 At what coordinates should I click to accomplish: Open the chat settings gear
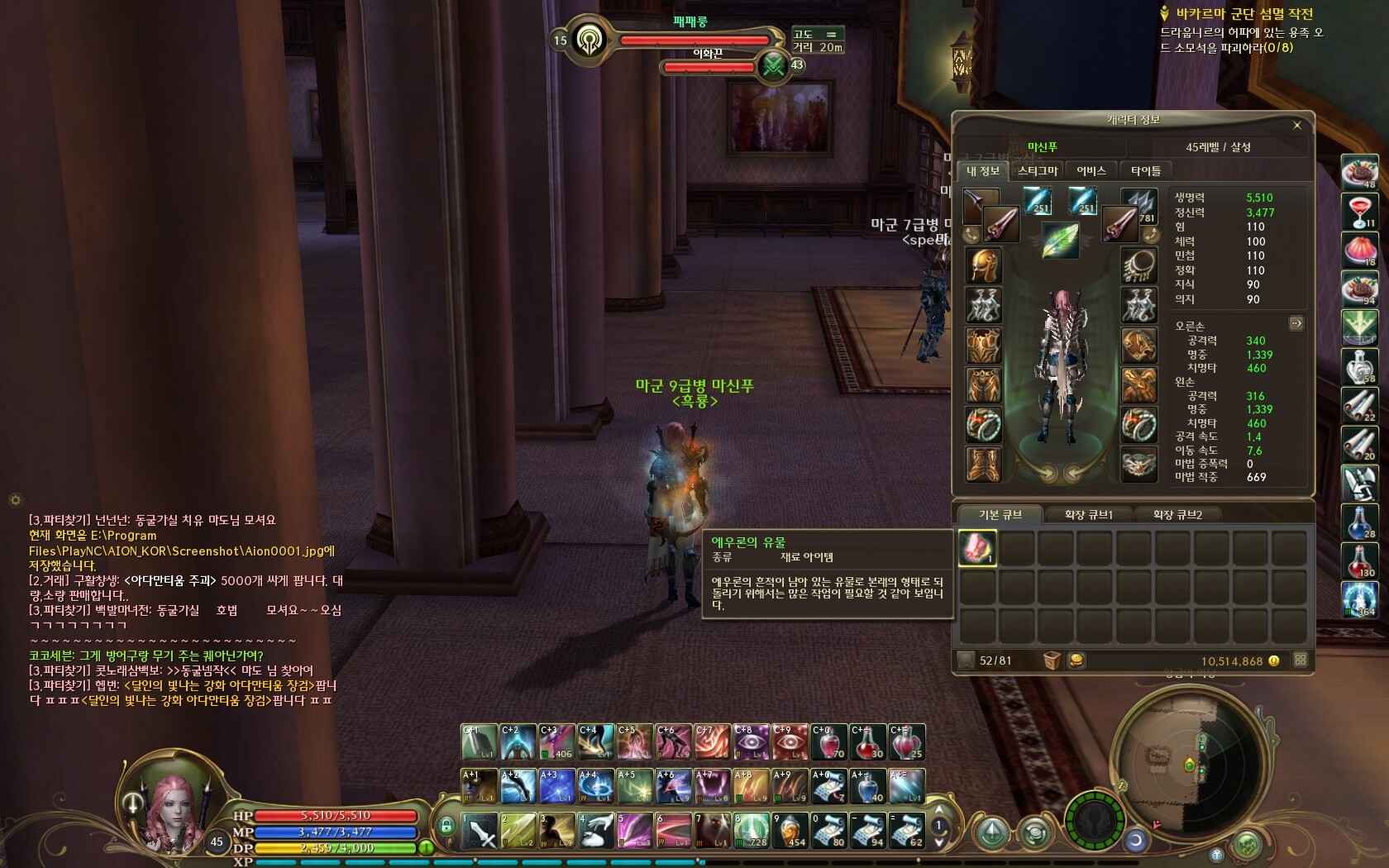[x=15, y=500]
